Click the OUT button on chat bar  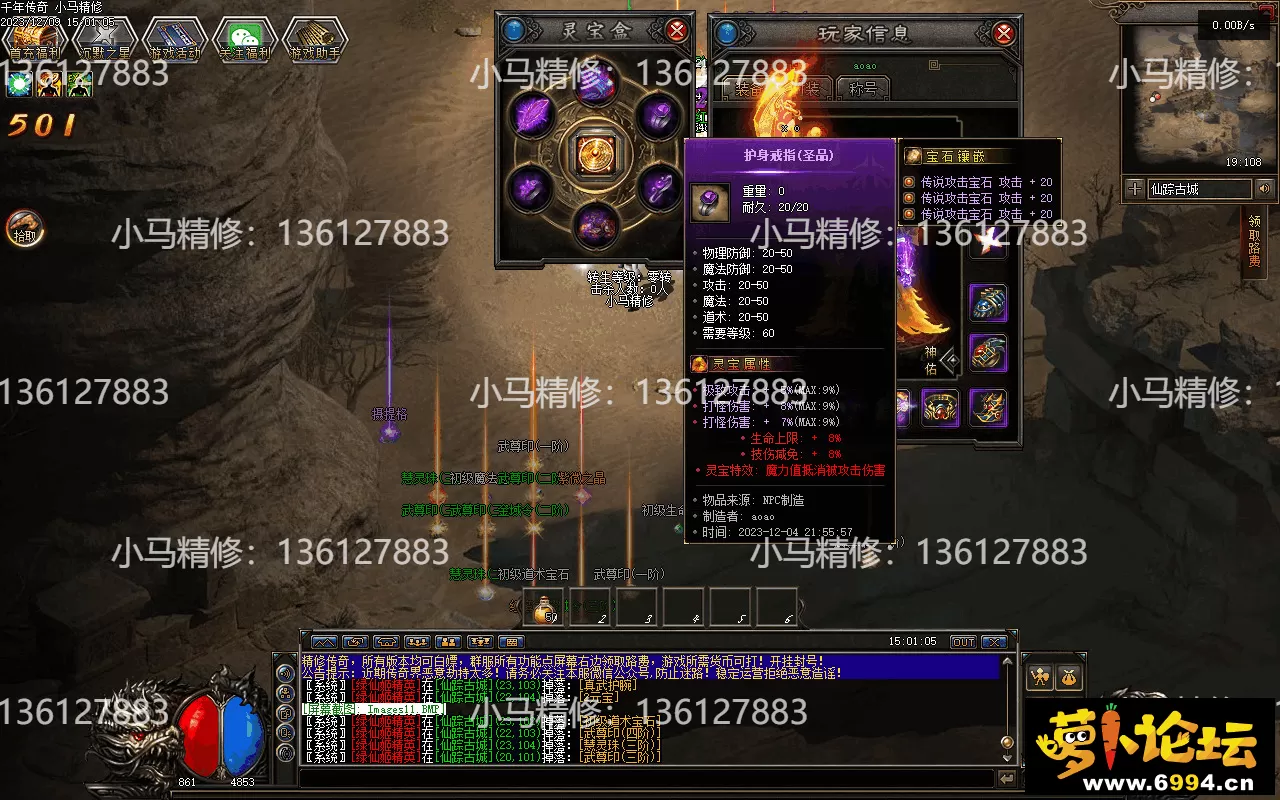point(962,642)
